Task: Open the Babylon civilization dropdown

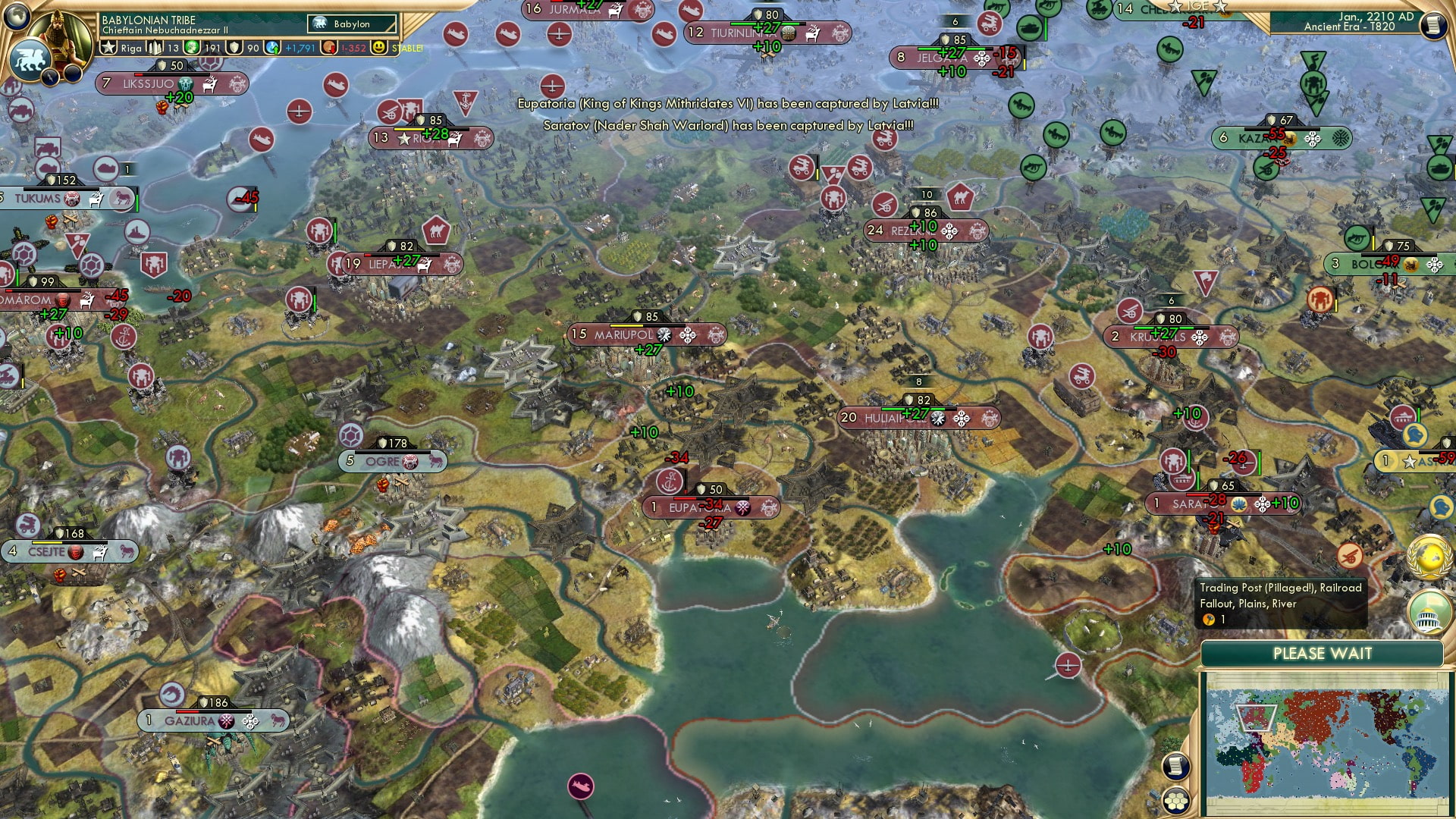Action: [x=350, y=24]
